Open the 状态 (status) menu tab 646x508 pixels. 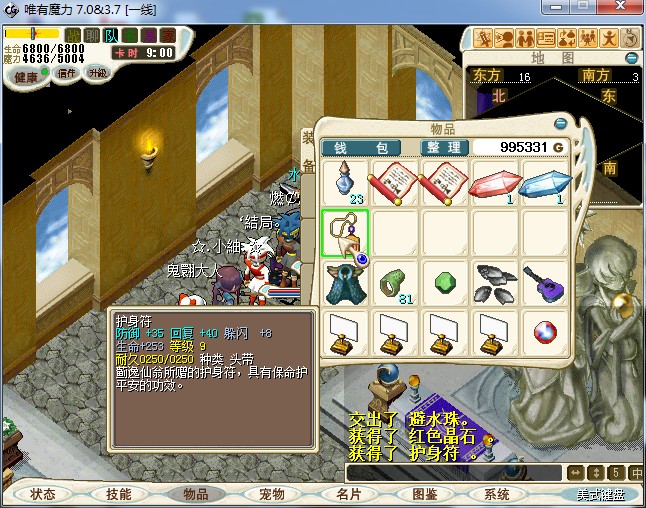(x=43, y=494)
